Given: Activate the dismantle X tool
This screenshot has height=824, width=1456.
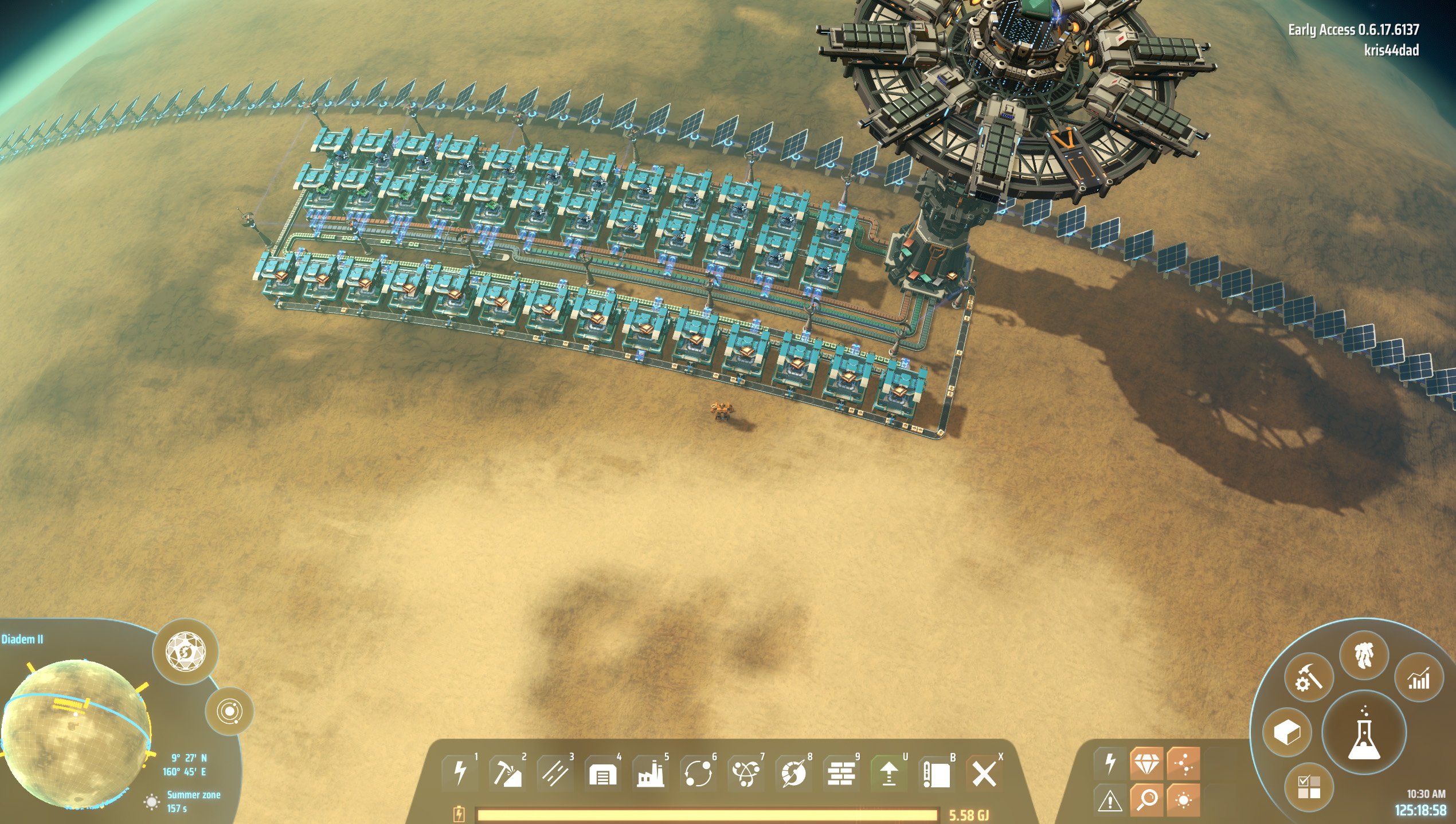Looking at the screenshot, I should 984,773.
